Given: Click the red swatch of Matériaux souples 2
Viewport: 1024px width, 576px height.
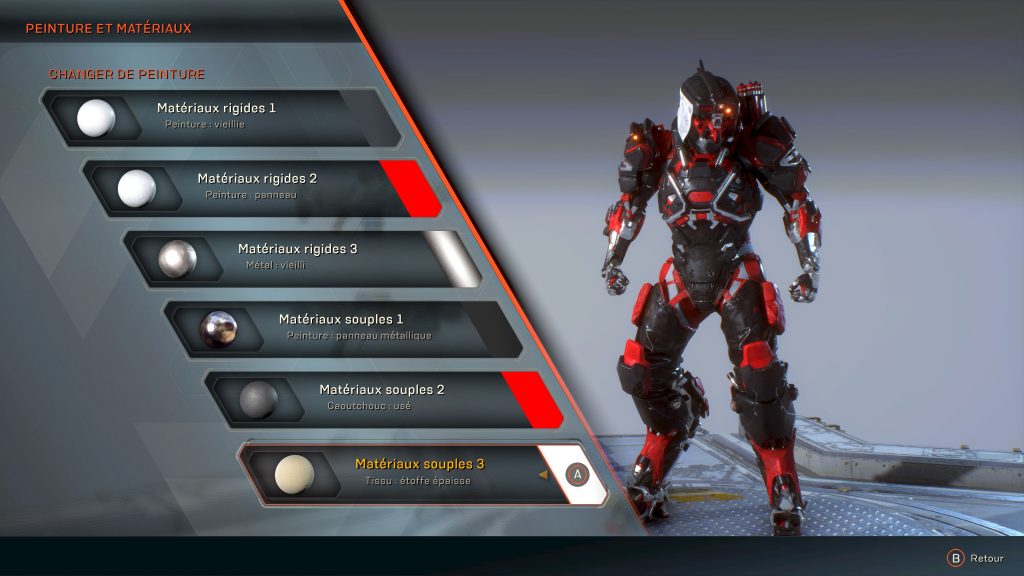Looking at the screenshot, I should [531, 398].
